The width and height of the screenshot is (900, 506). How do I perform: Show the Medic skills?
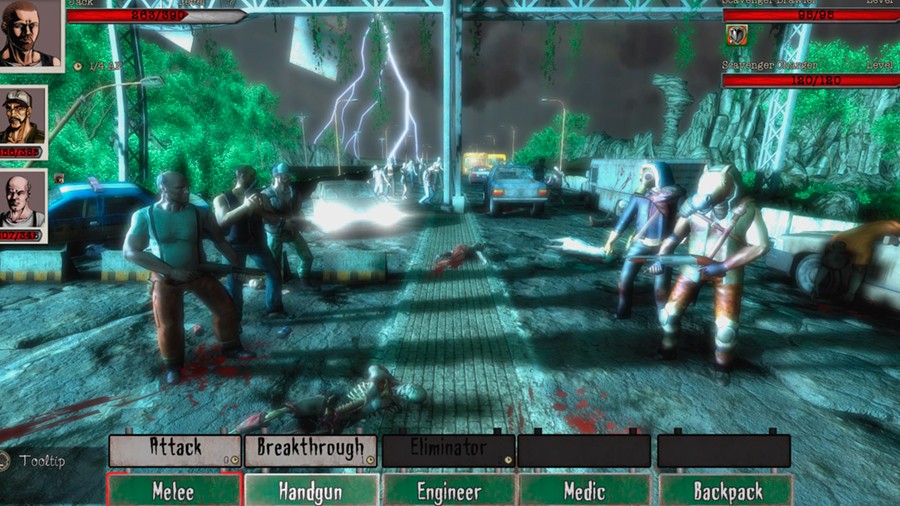(585, 490)
